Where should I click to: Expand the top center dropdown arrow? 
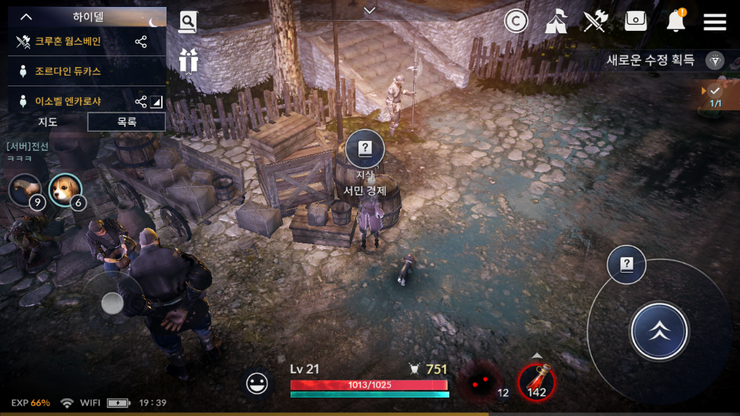(369, 11)
